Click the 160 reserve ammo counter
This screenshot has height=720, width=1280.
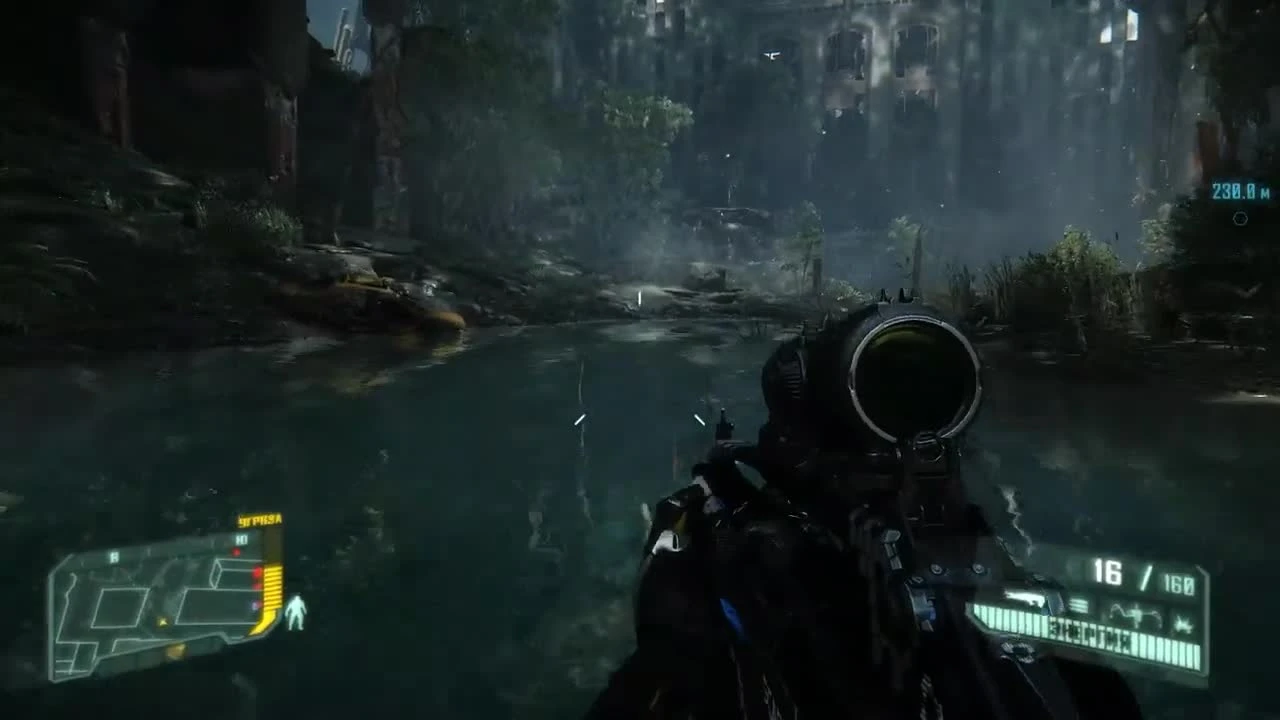pos(1179,580)
